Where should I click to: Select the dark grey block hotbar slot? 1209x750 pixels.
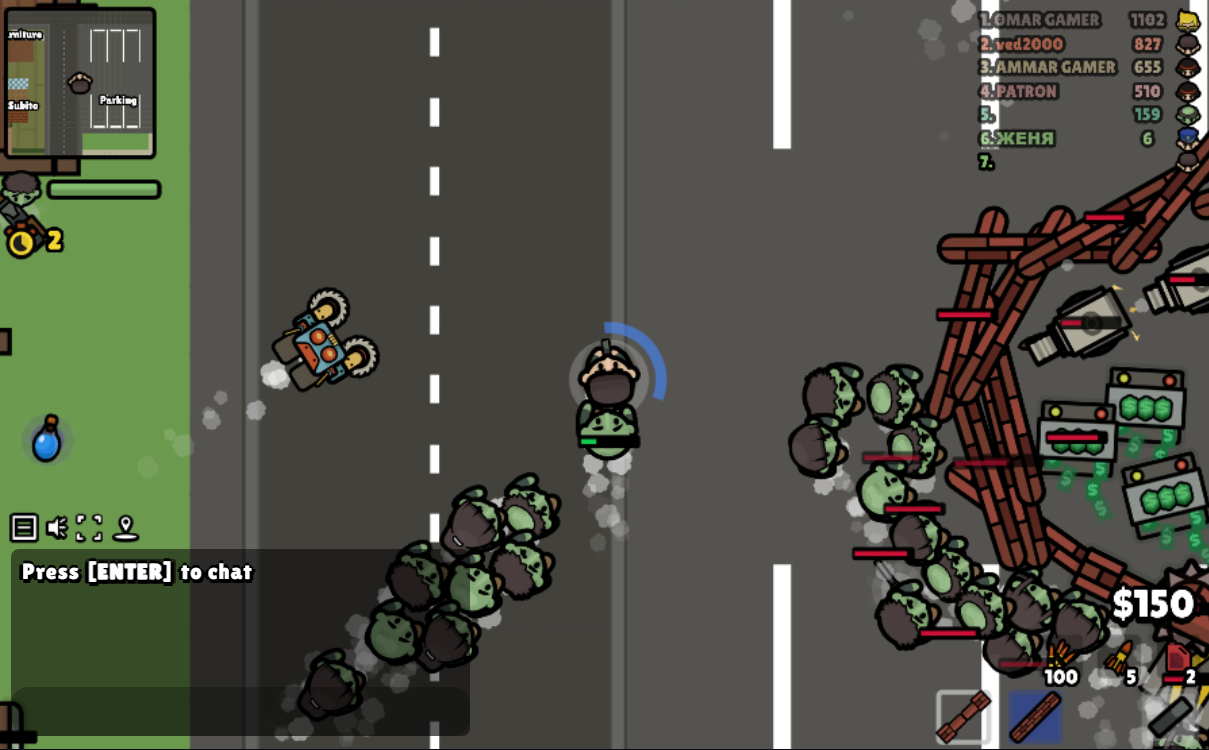click(x=1172, y=717)
